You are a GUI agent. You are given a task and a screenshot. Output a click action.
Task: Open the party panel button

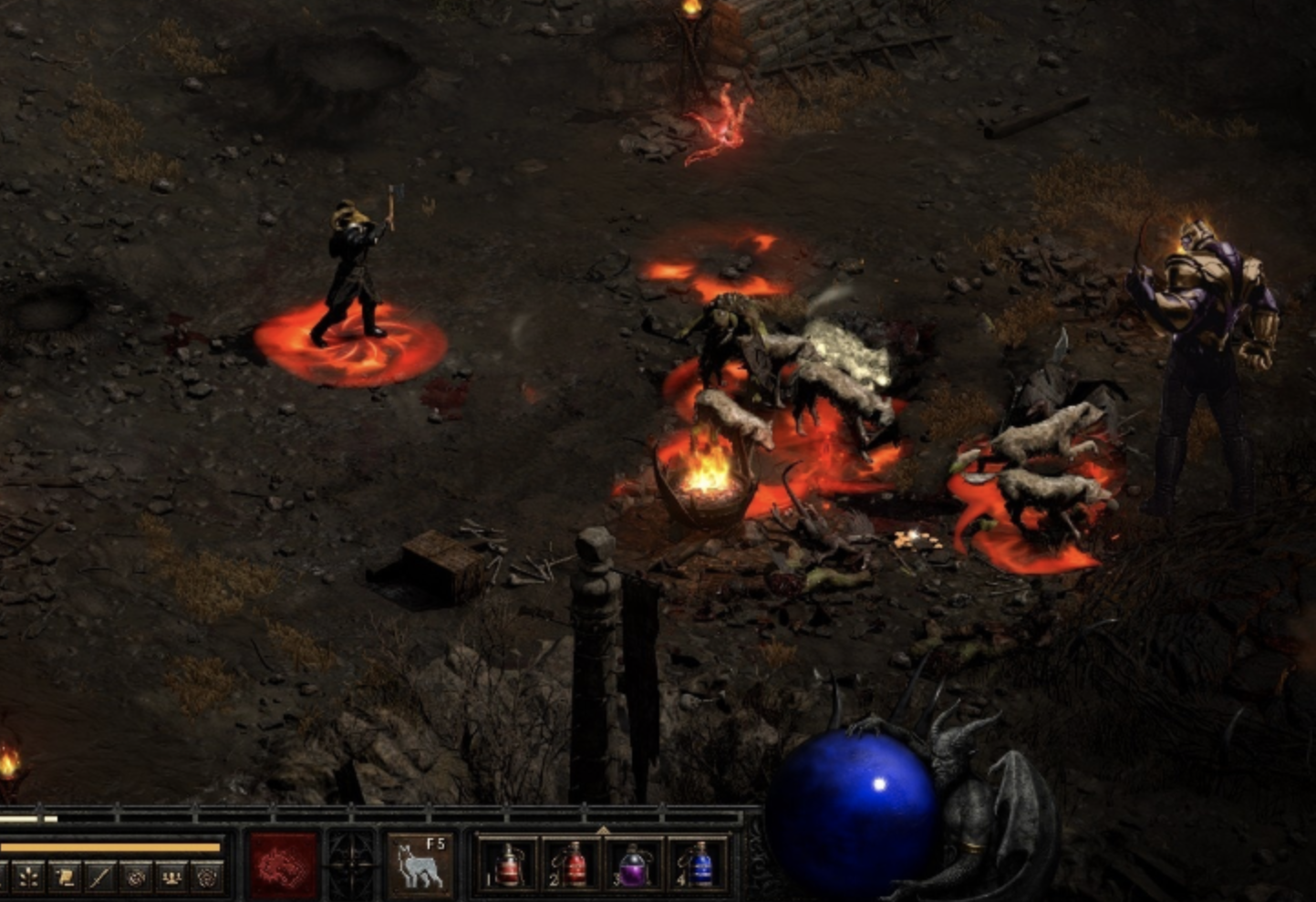pos(171,877)
